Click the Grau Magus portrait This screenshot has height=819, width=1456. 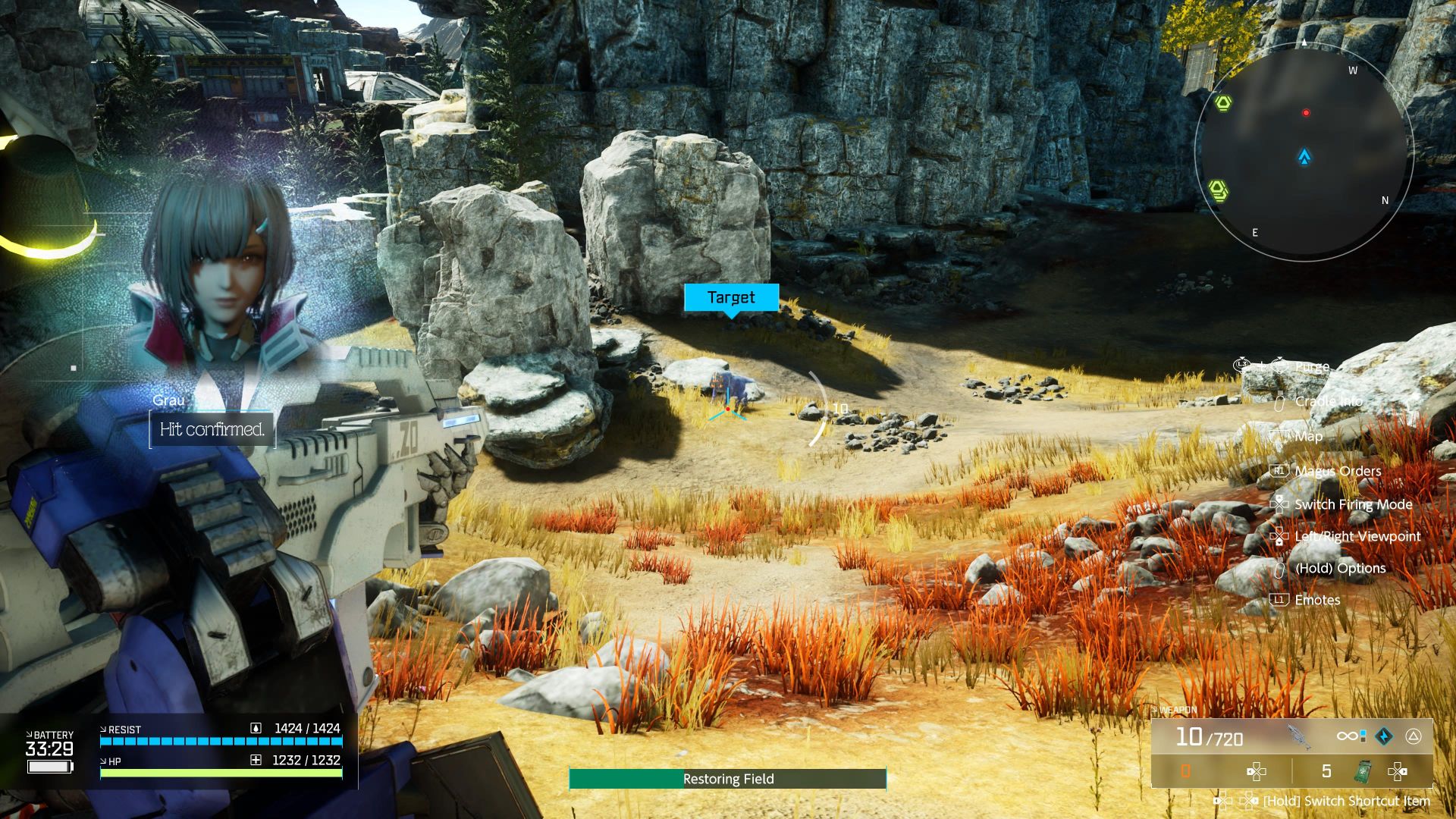point(216,281)
